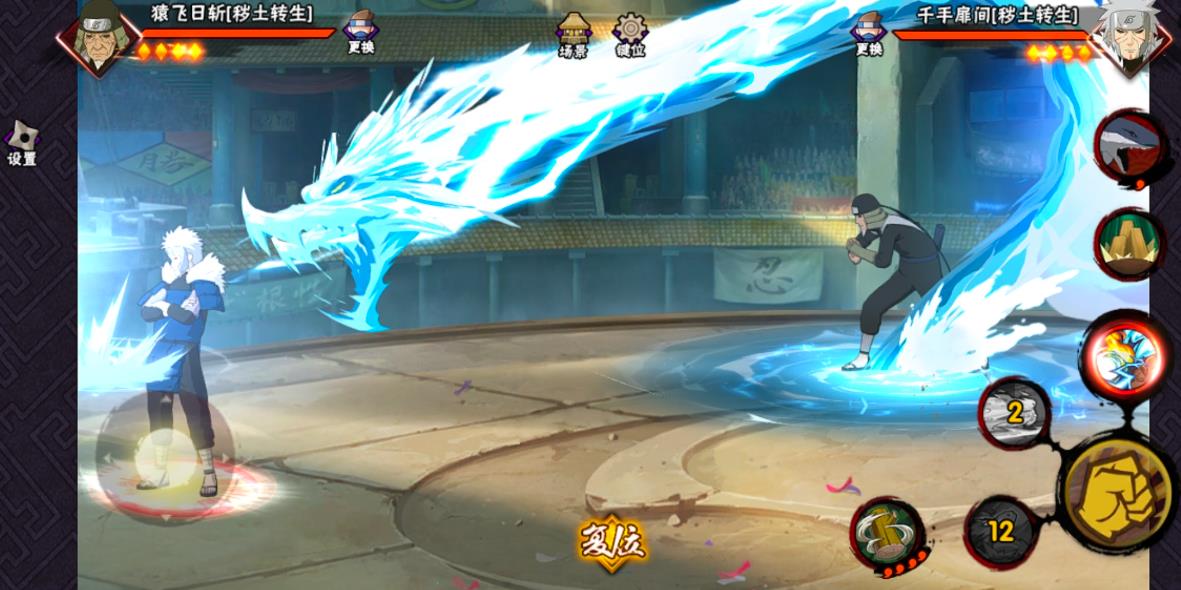The image size is (1181, 590).
Task: Open the 键位 button layout settings
Action: (x=630, y=34)
